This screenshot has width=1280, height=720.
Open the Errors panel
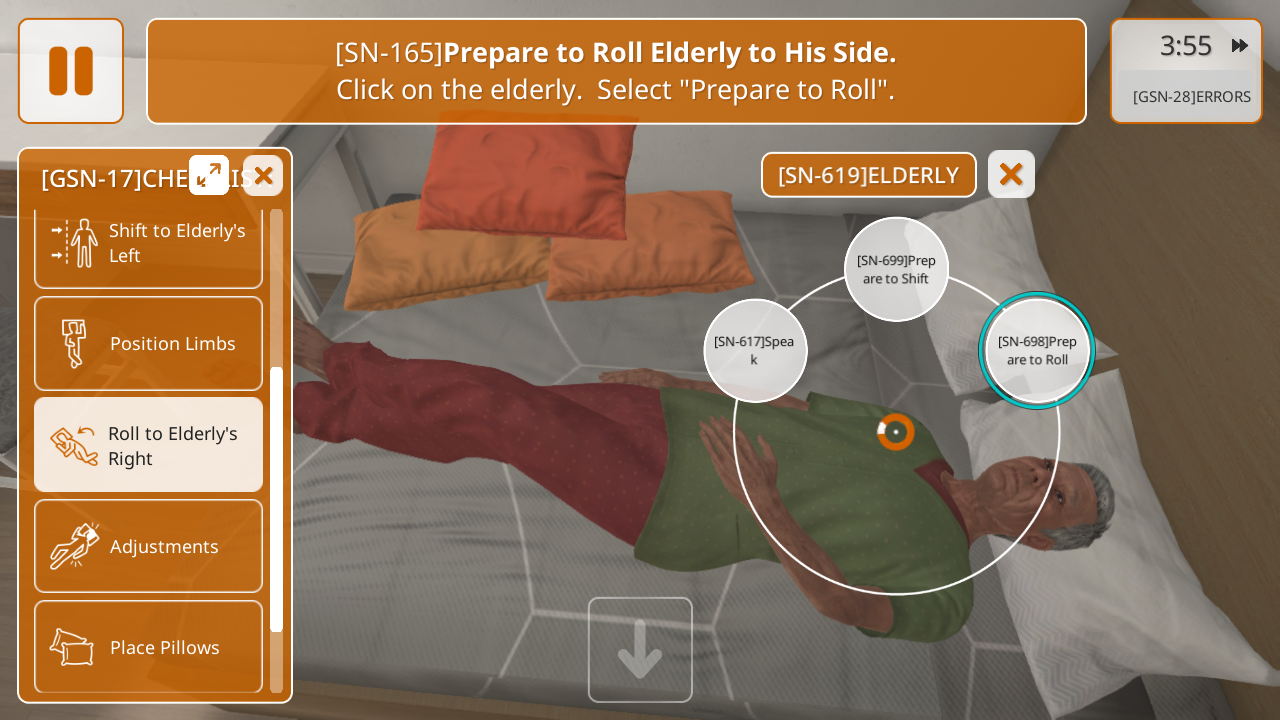[1191, 97]
